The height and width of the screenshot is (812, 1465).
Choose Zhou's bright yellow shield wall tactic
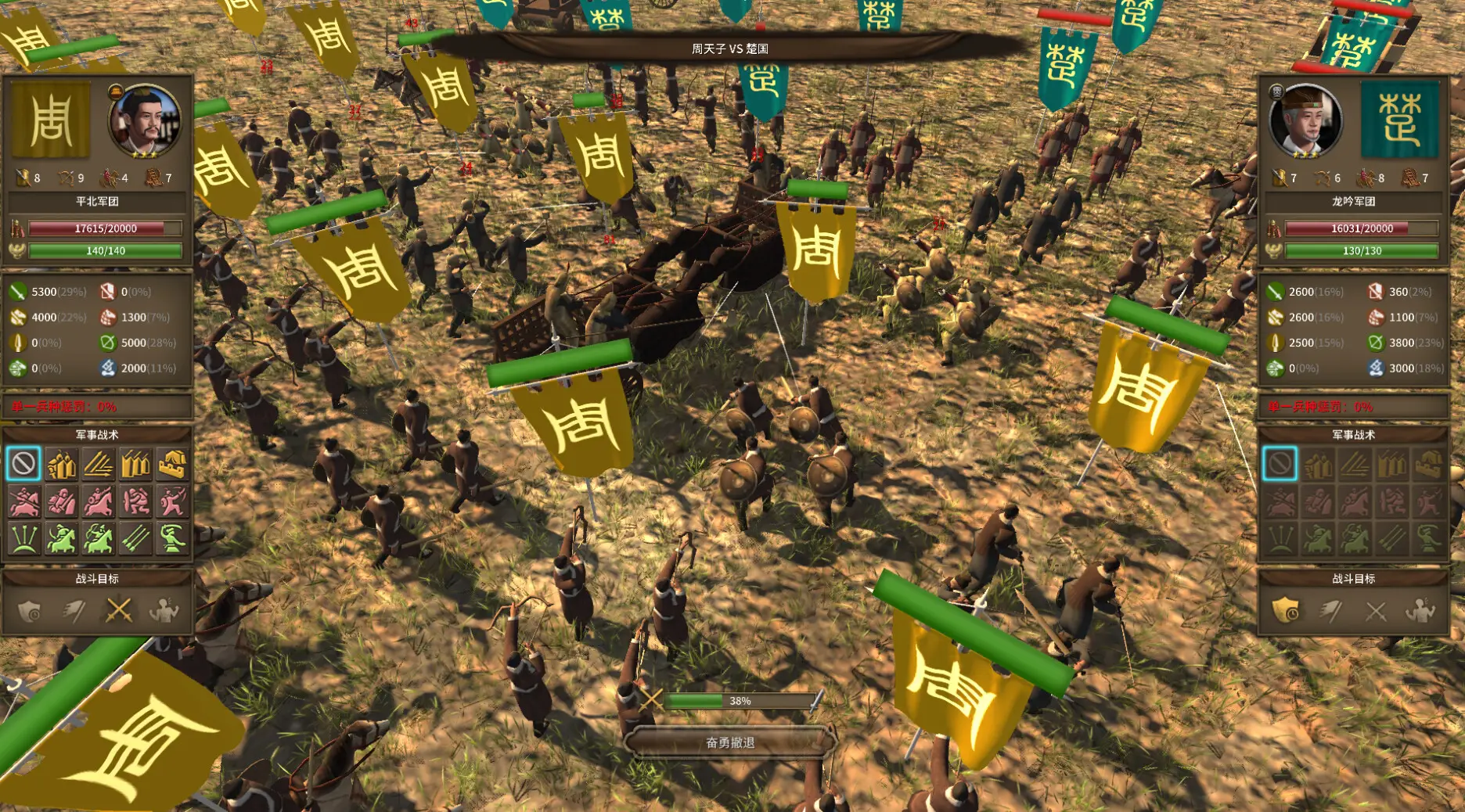(61, 464)
